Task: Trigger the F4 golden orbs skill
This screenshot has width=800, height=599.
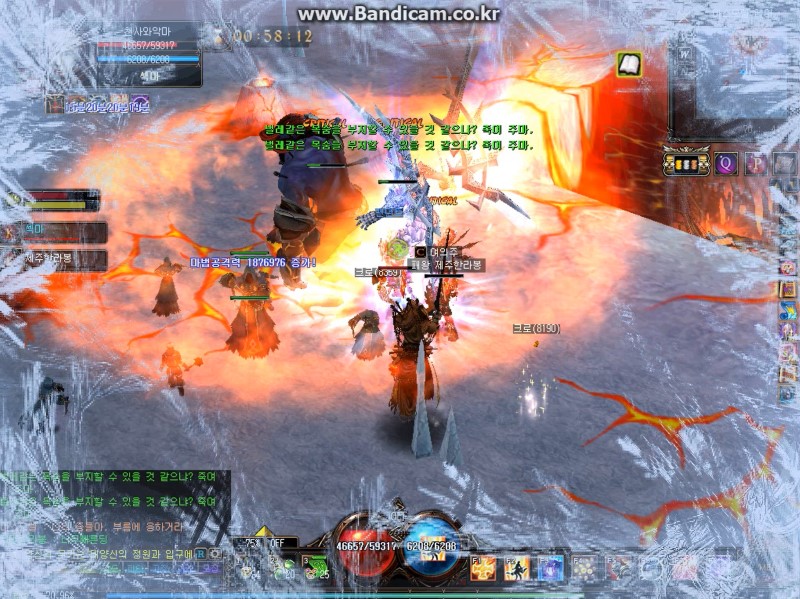Action: tap(583, 569)
